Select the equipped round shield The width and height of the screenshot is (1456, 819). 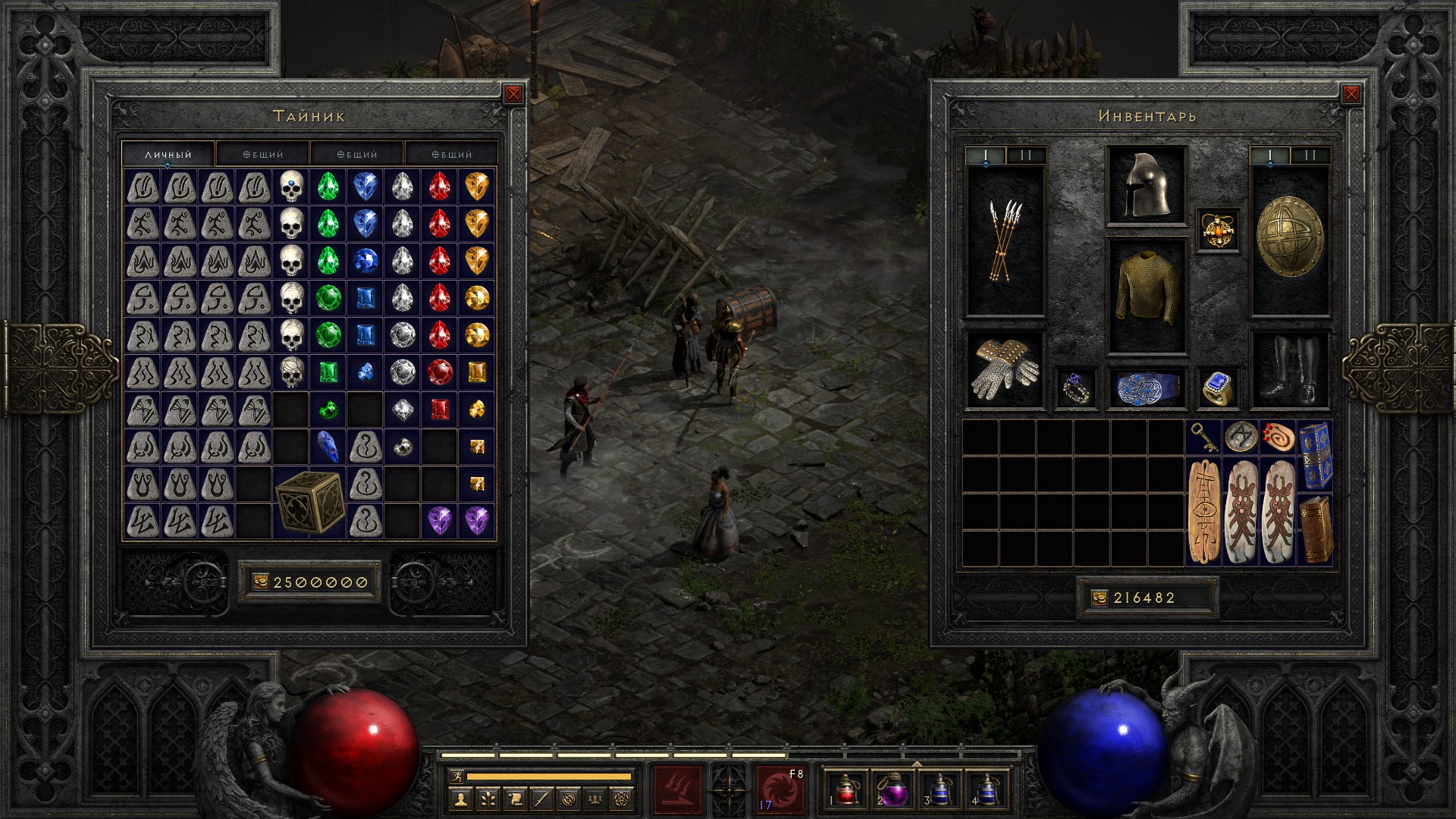[x=1289, y=241]
